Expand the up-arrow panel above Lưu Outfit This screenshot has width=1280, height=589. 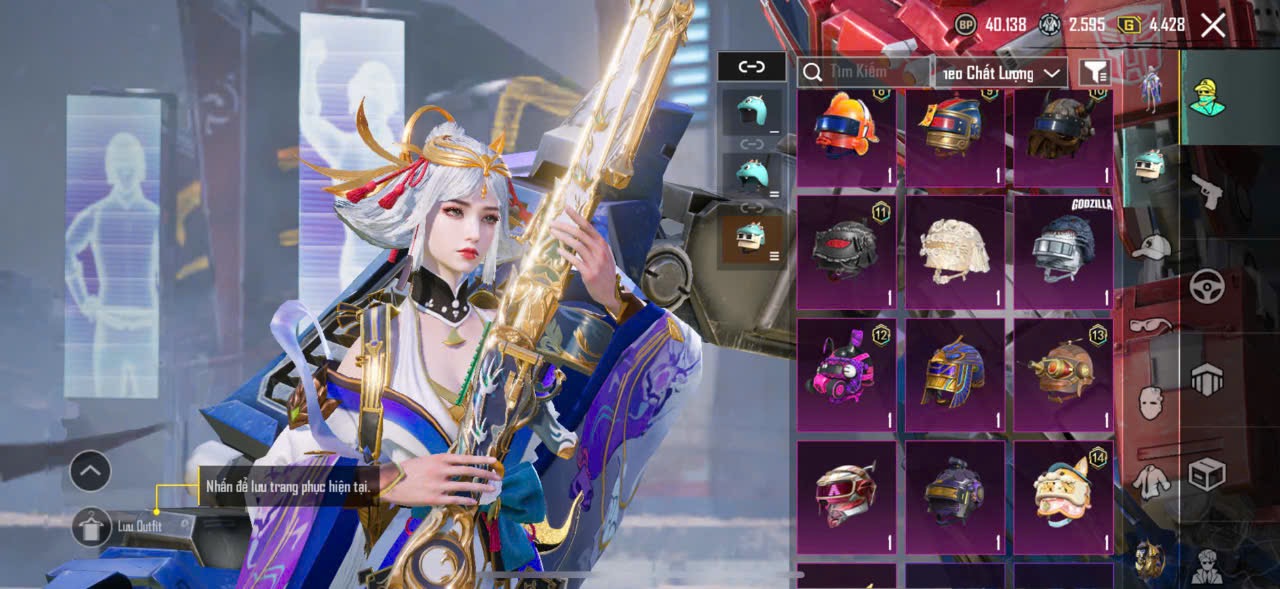point(90,470)
